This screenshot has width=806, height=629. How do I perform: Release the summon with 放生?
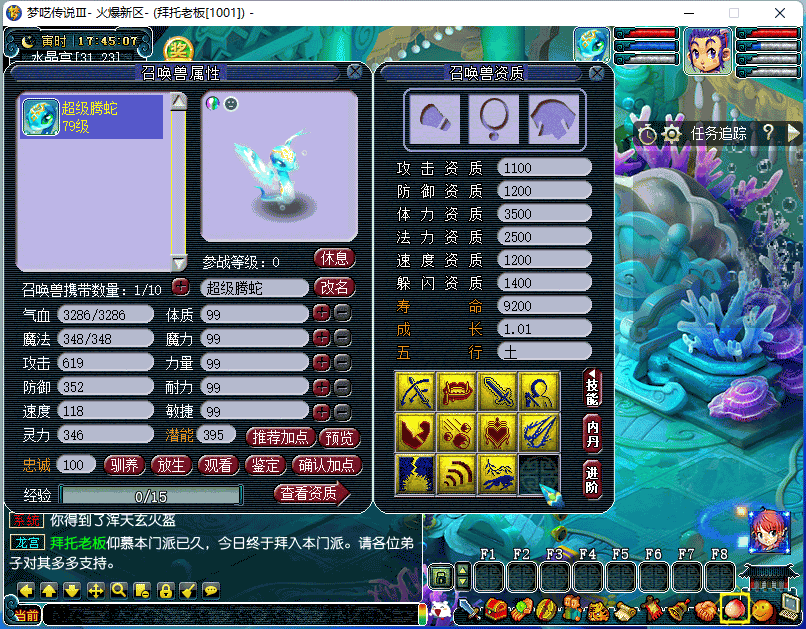[x=173, y=465]
